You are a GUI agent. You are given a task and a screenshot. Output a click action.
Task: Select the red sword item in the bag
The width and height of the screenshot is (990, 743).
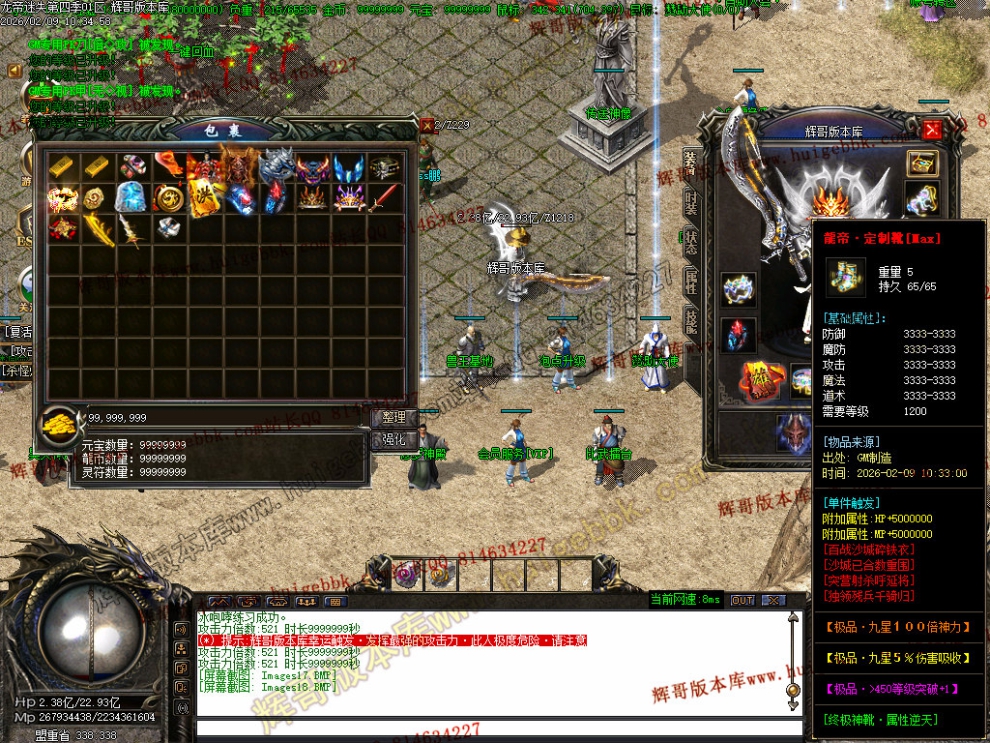(x=383, y=198)
